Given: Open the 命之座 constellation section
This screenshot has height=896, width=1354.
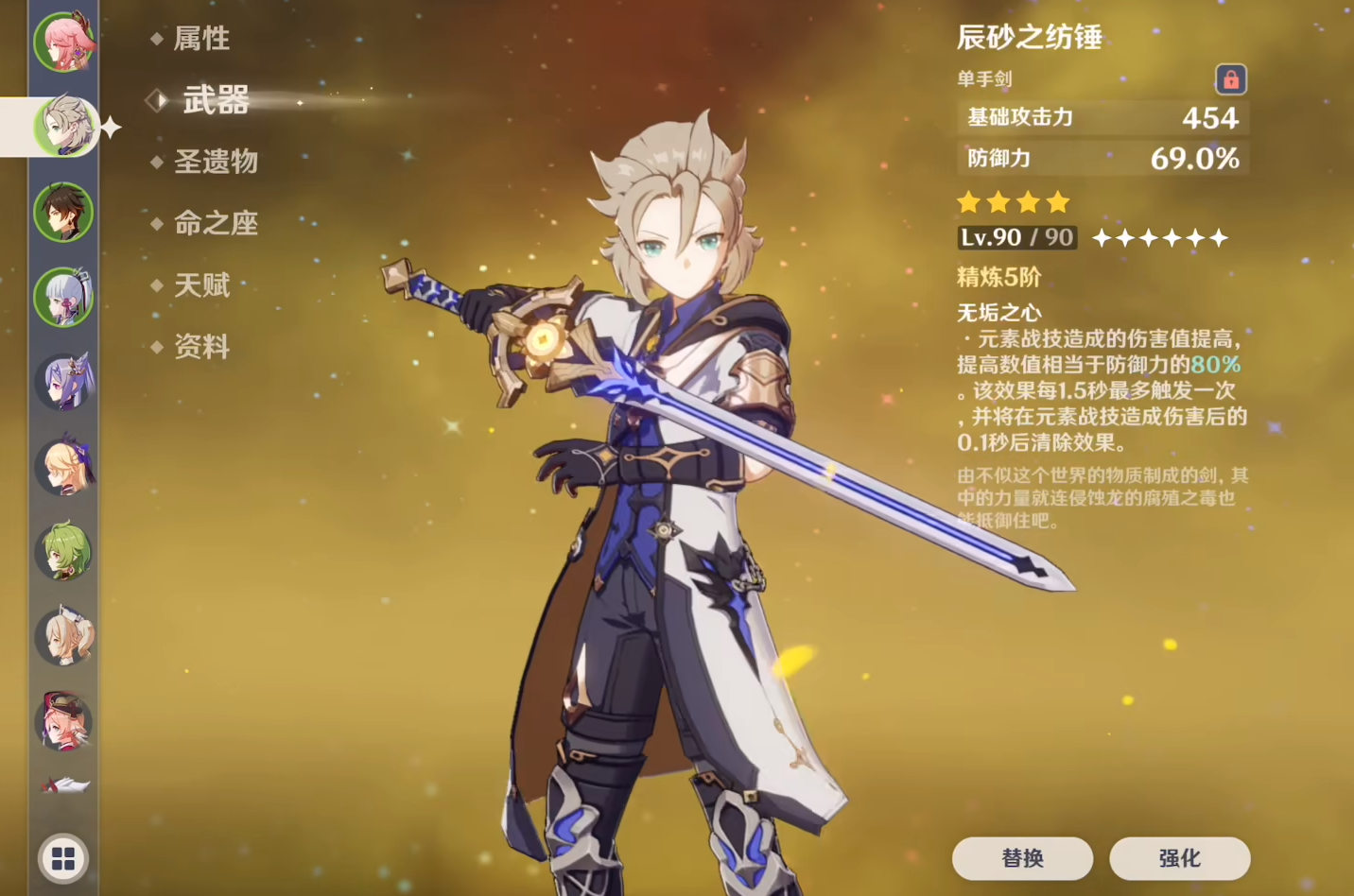Looking at the screenshot, I should (216, 223).
